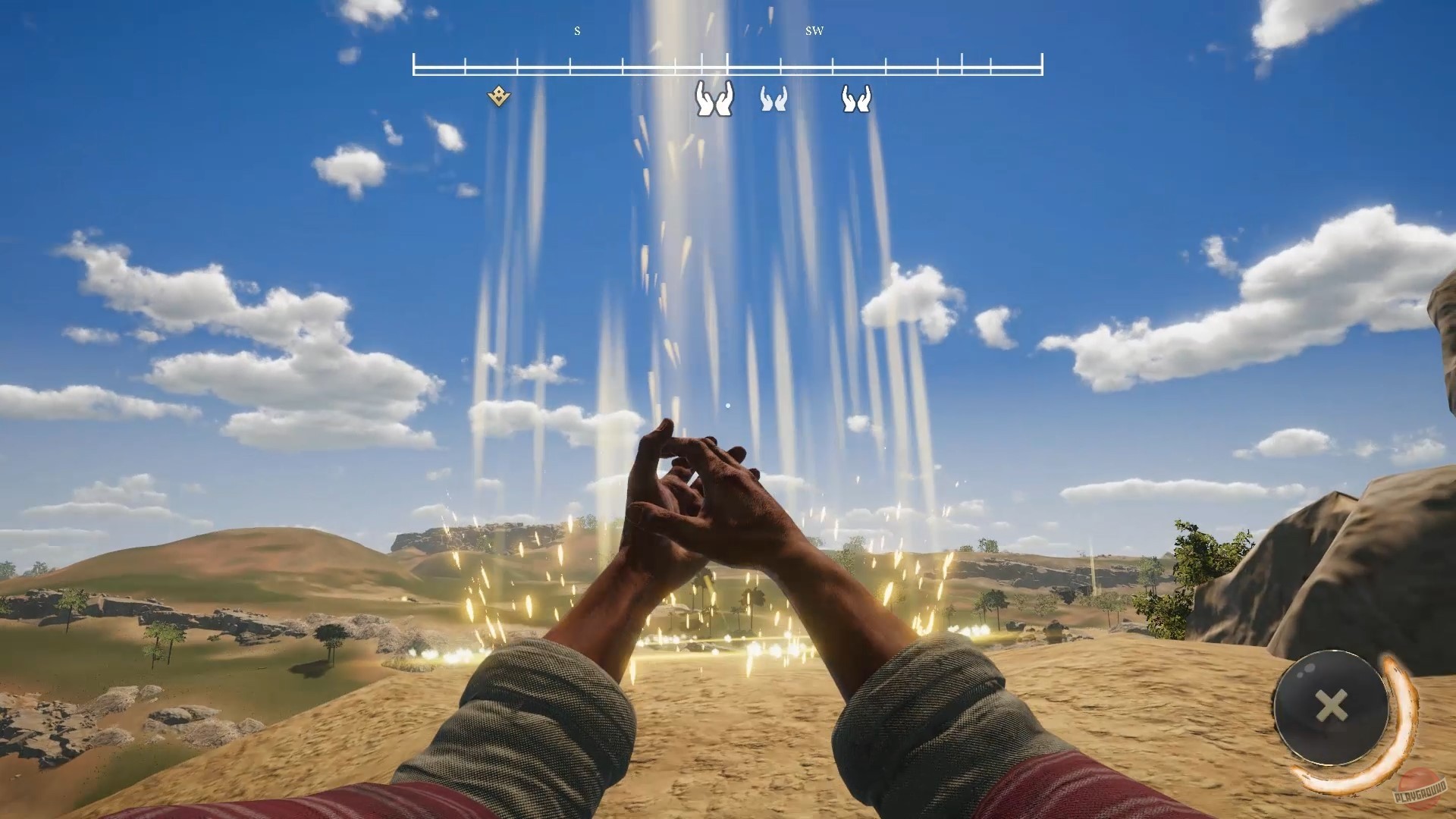Click the faded middle prayer hands icon
The image size is (1456, 819).
click(773, 99)
